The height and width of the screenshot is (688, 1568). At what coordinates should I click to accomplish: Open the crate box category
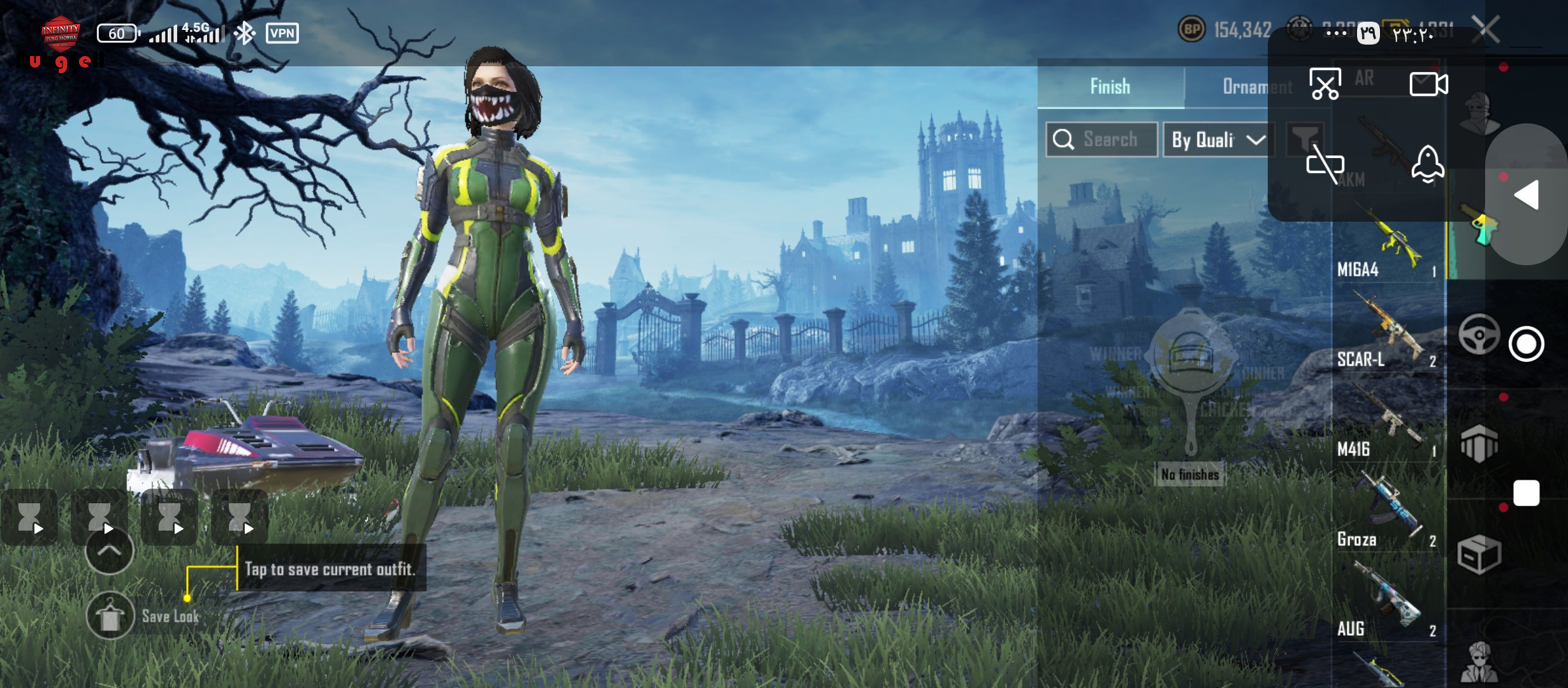point(1479,554)
